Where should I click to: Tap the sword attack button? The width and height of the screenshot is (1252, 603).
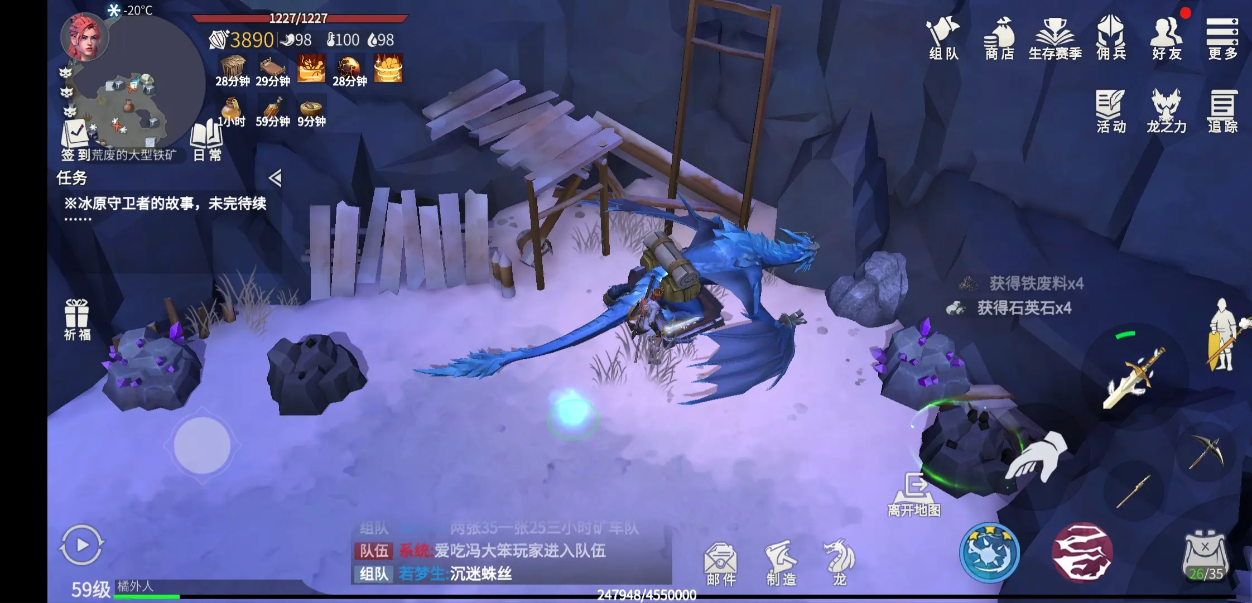(1135, 376)
